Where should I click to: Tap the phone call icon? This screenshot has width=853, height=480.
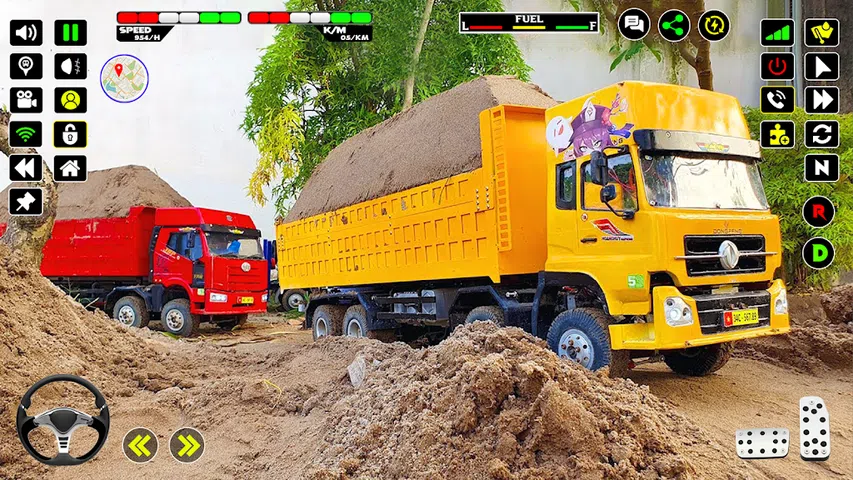click(x=777, y=100)
